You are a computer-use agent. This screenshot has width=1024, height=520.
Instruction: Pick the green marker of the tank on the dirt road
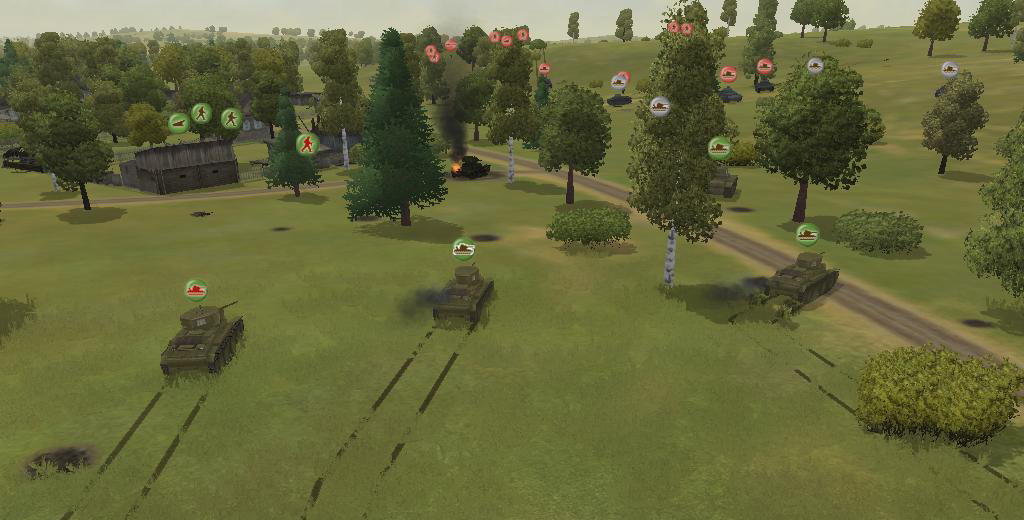(x=807, y=234)
